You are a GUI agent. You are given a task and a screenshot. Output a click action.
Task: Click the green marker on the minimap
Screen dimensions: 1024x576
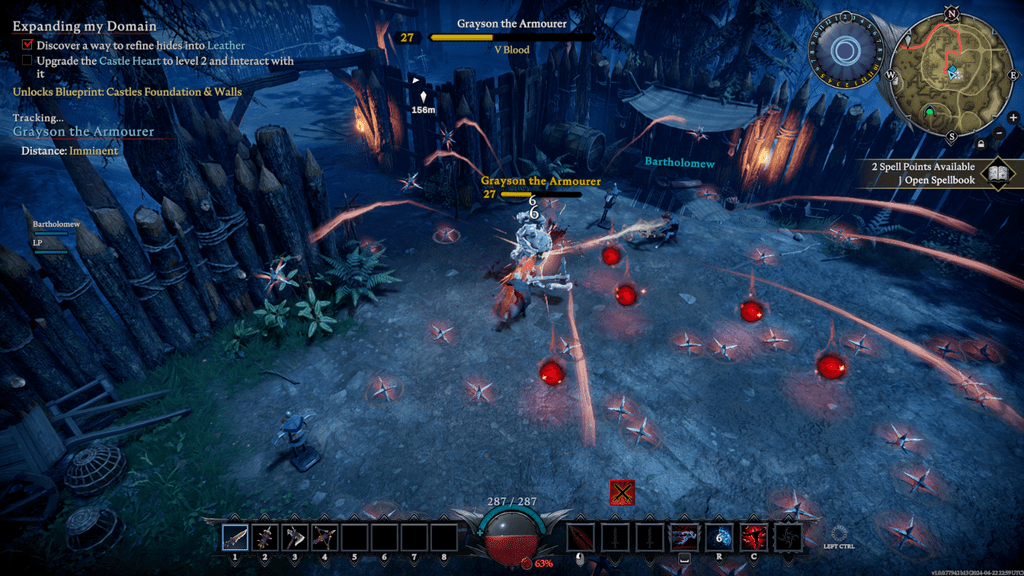coord(929,112)
